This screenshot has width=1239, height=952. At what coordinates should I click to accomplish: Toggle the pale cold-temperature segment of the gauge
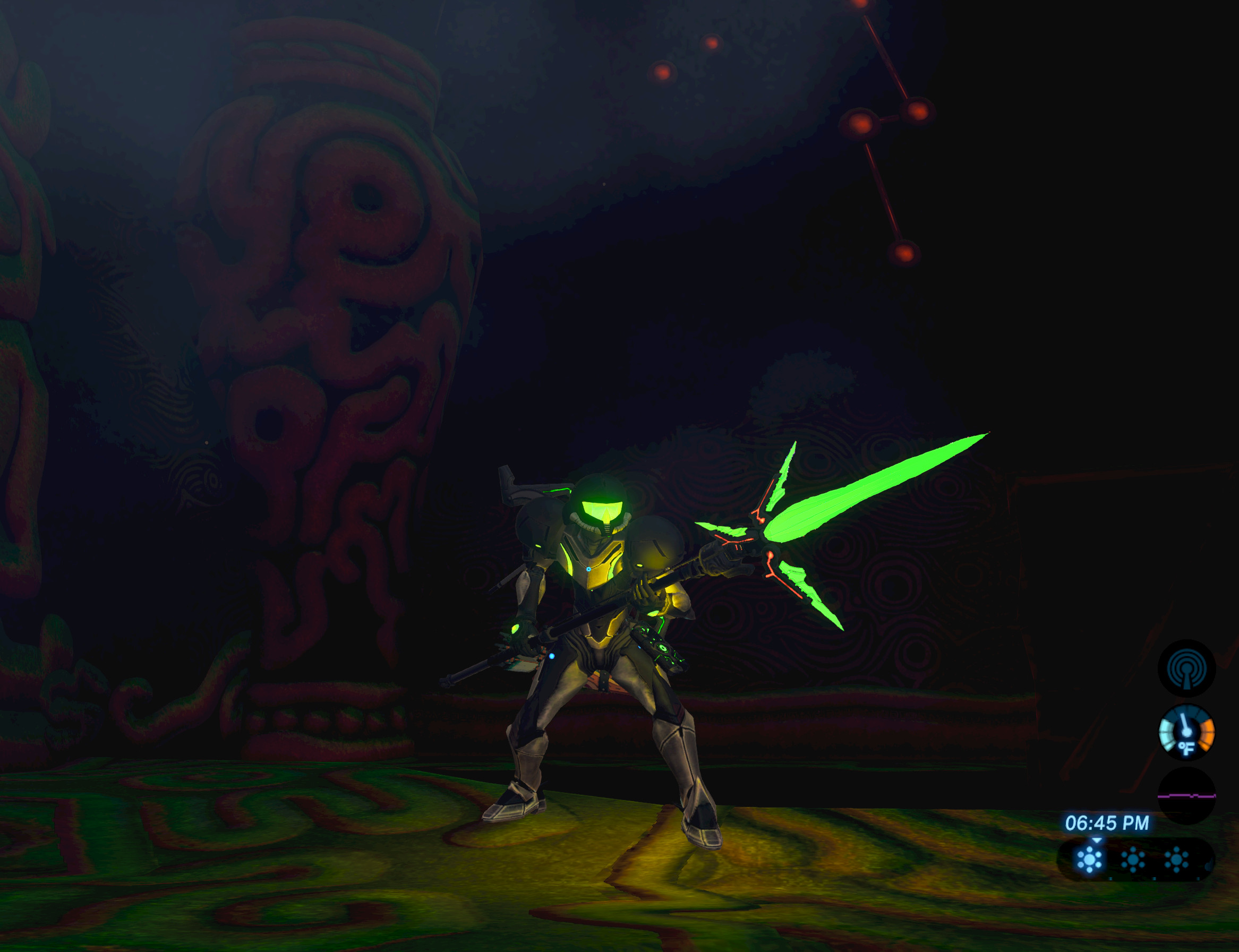[1166, 734]
